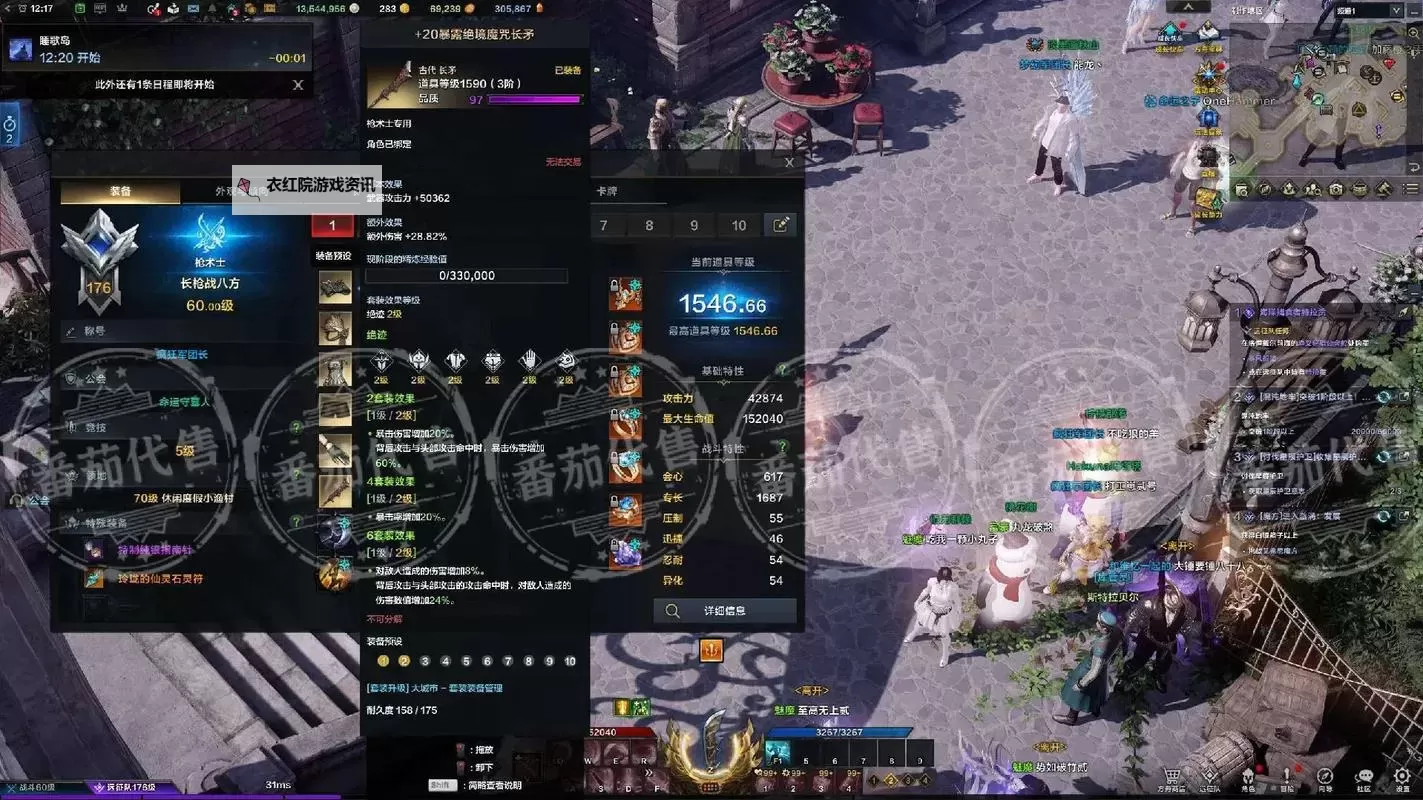
Task: Click the card edit pencil icon
Action: pos(782,225)
